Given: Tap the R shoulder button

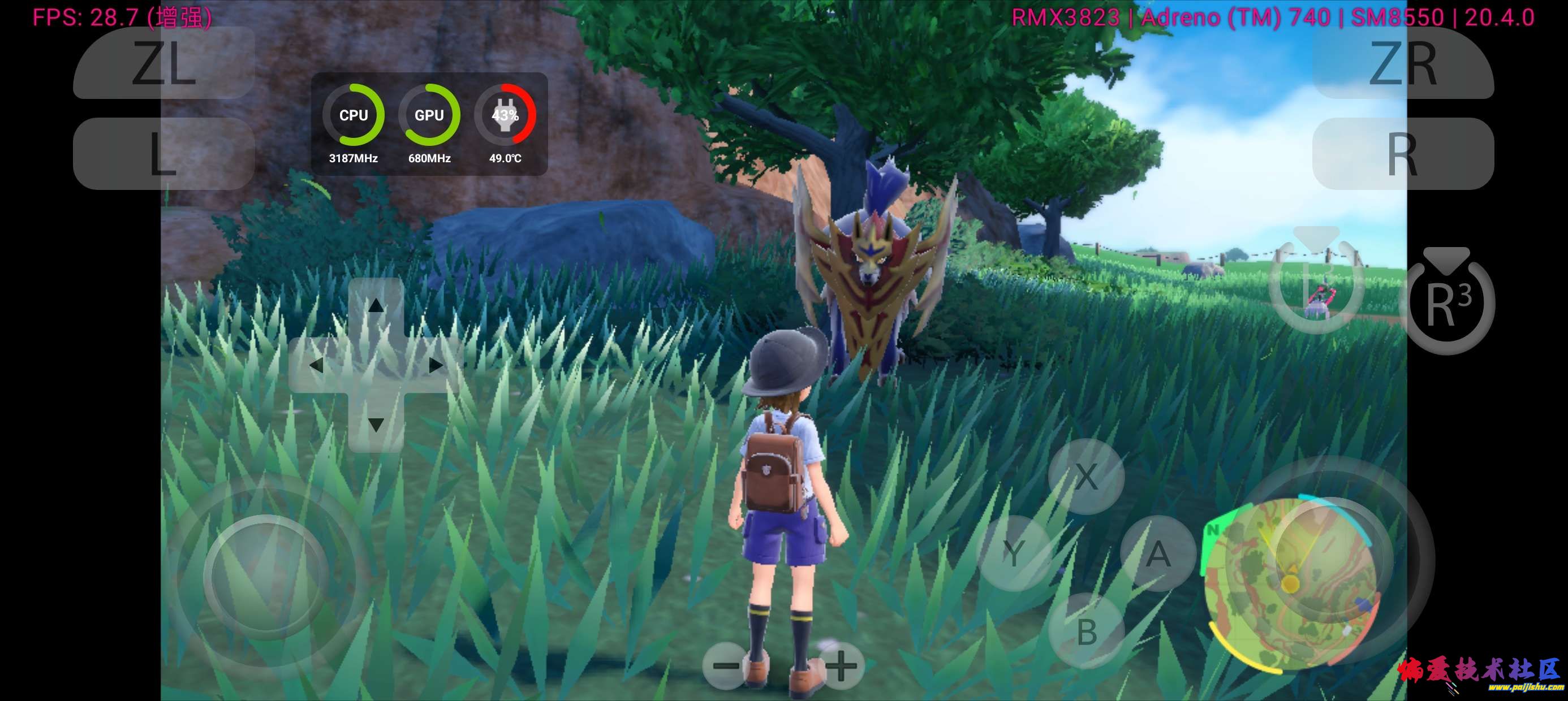Looking at the screenshot, I should click(x=1402, y=153).
